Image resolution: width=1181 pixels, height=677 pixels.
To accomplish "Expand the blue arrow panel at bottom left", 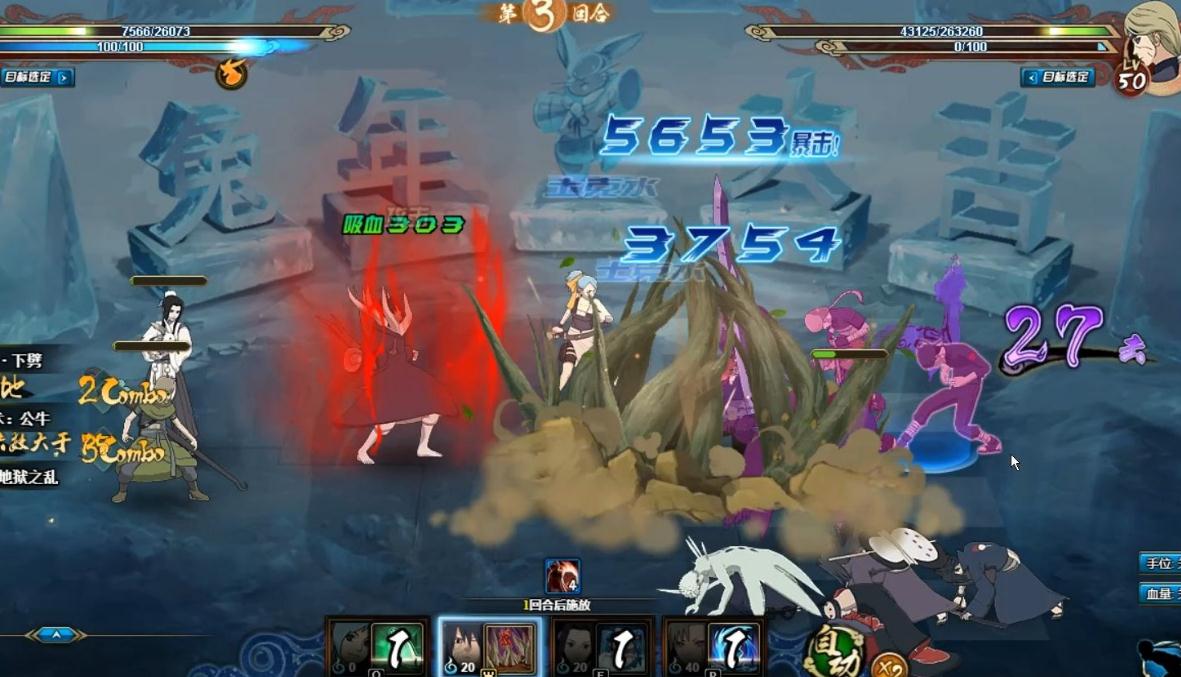I will [57, 634].
